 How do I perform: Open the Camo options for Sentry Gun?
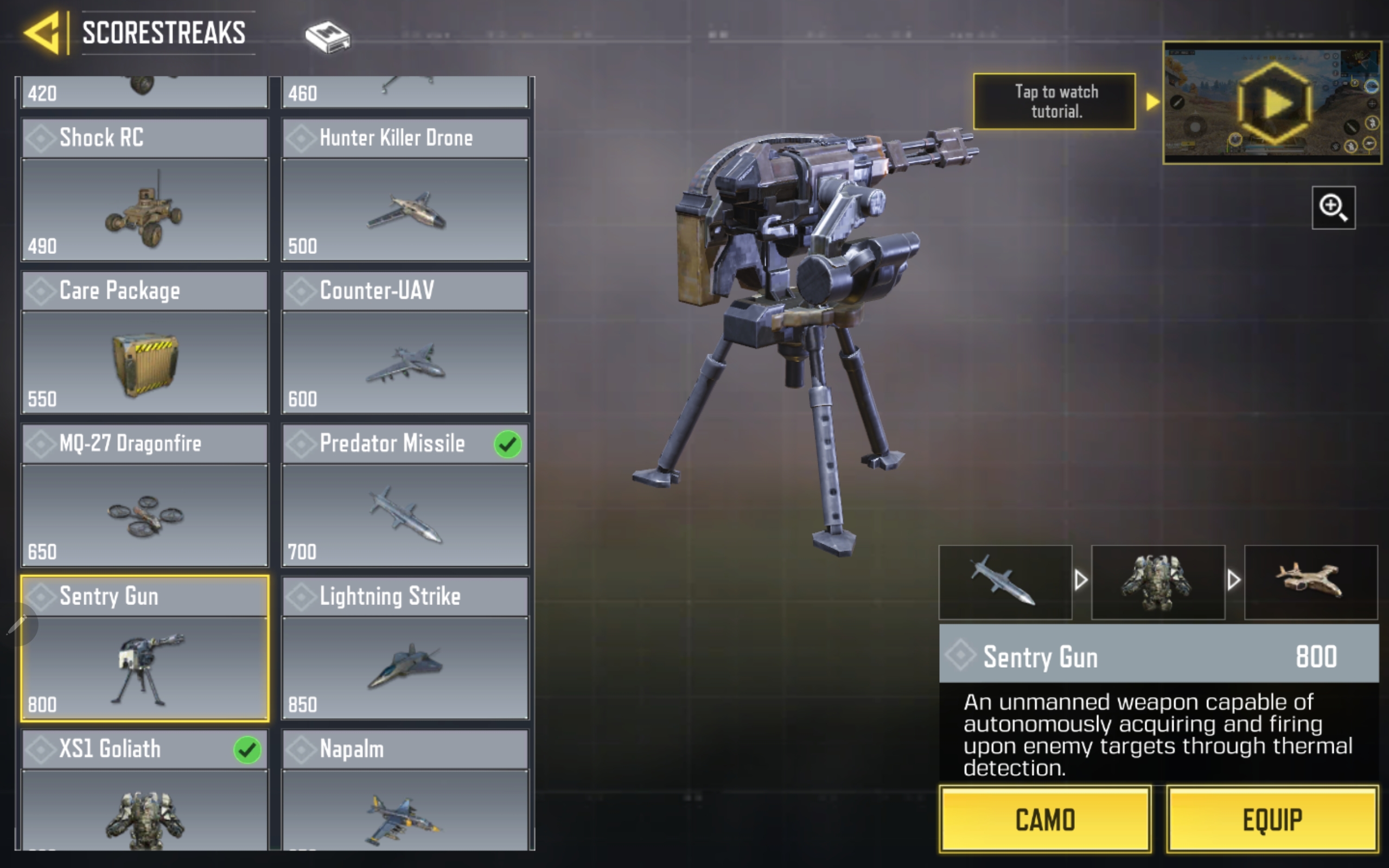tap(1044, 819)
